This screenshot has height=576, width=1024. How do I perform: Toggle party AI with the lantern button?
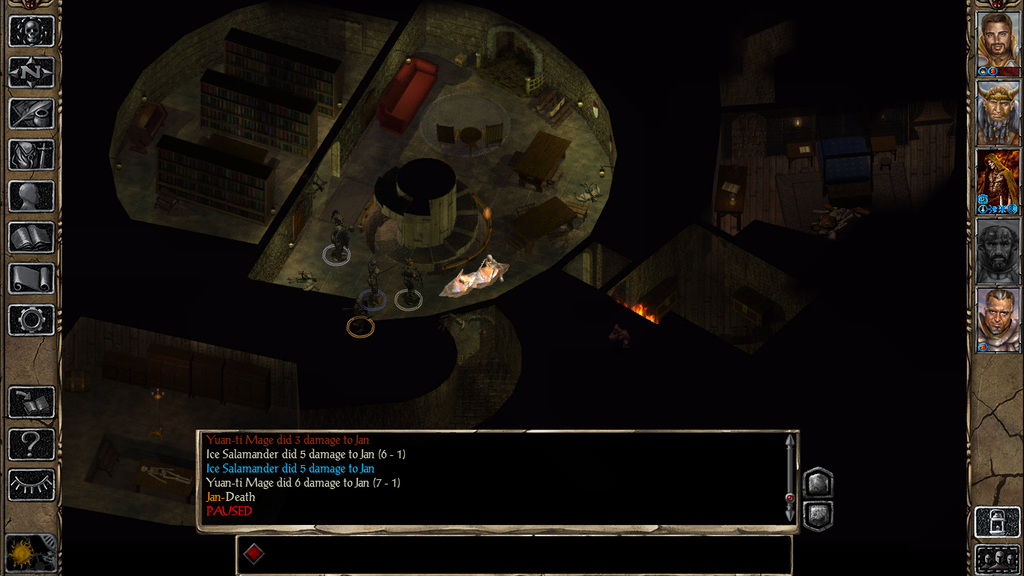997,522
